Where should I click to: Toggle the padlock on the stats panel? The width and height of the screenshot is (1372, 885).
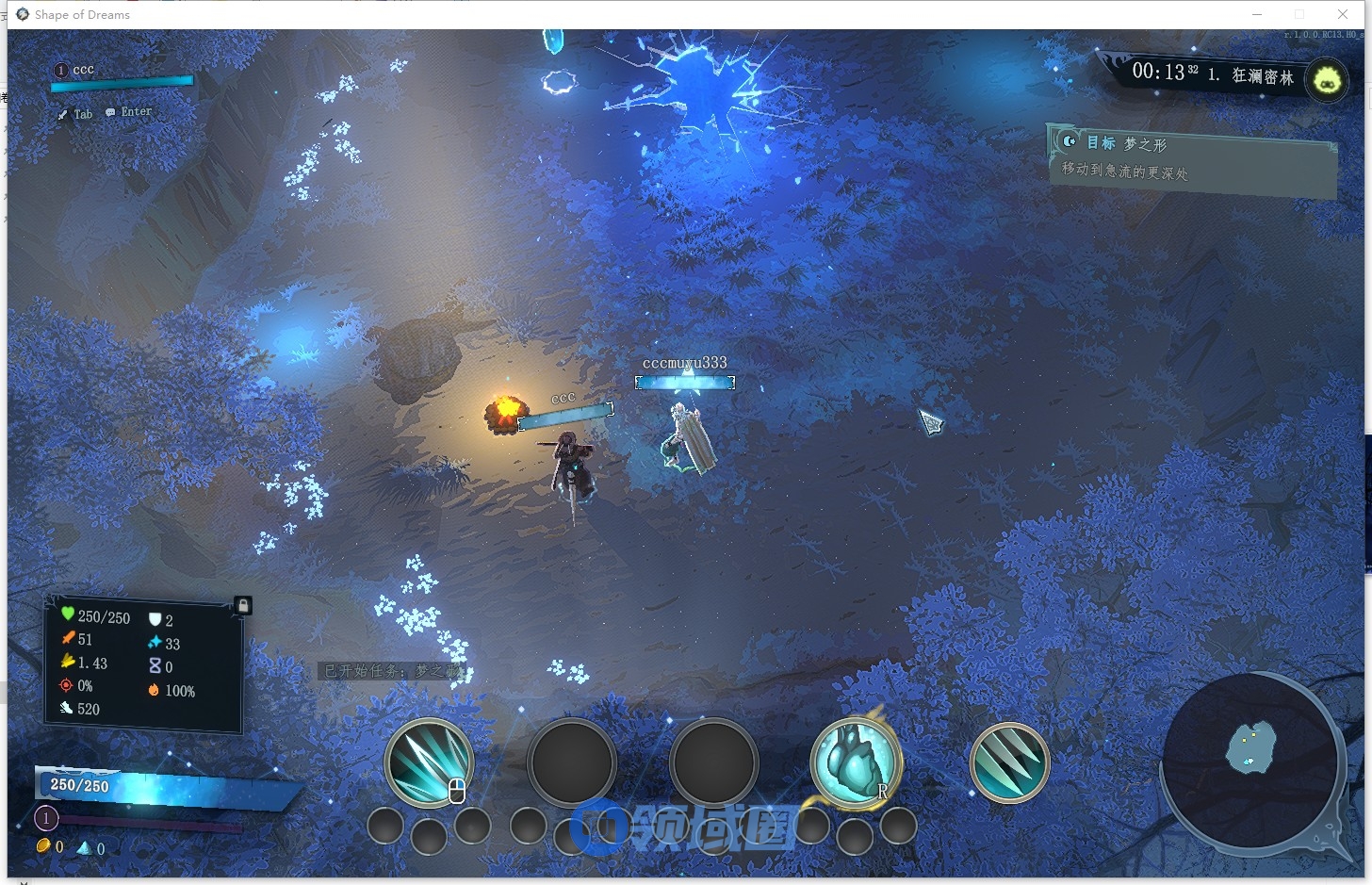[x=242, y=606]
